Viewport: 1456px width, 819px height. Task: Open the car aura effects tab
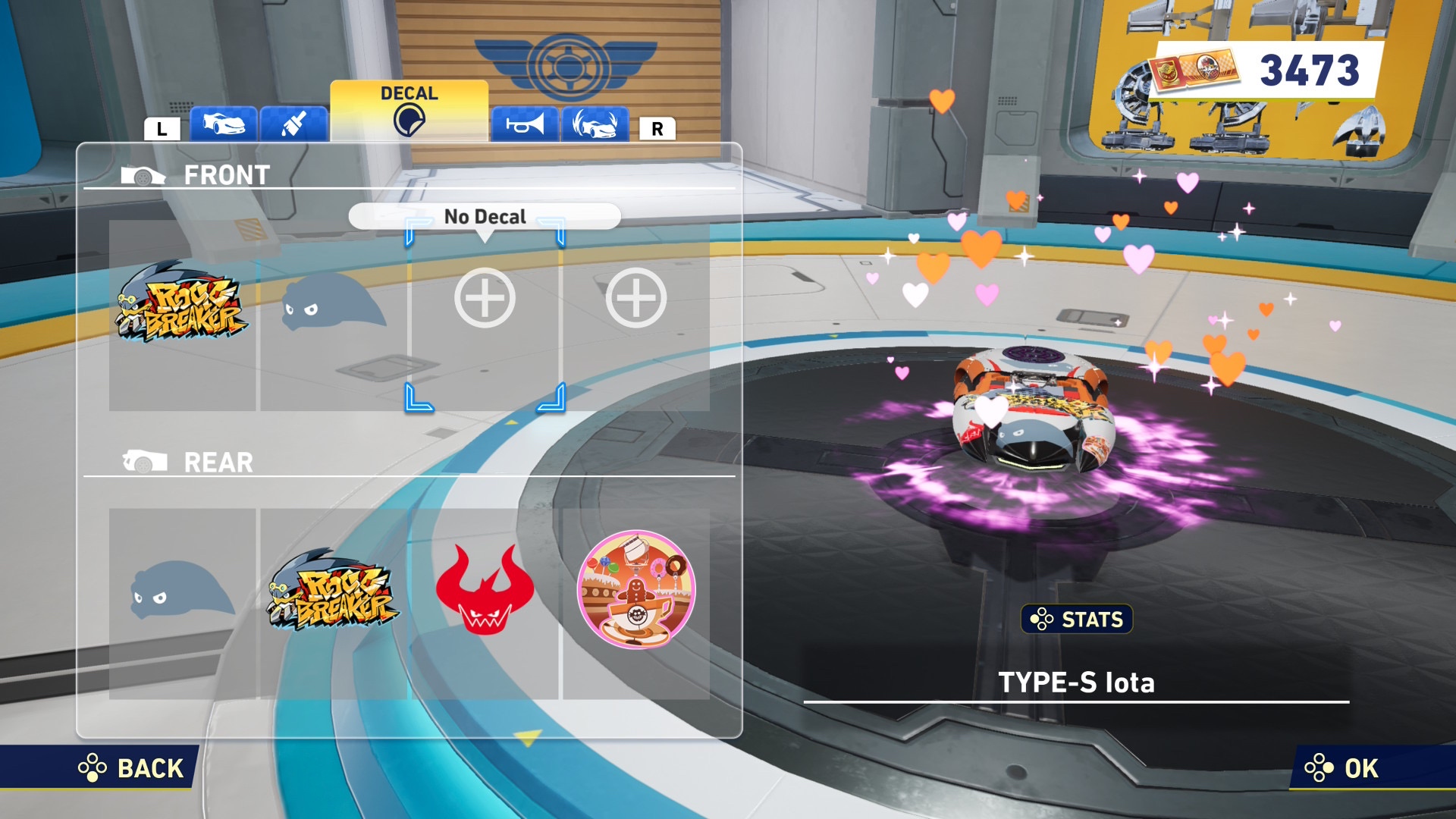coord(595,124)
